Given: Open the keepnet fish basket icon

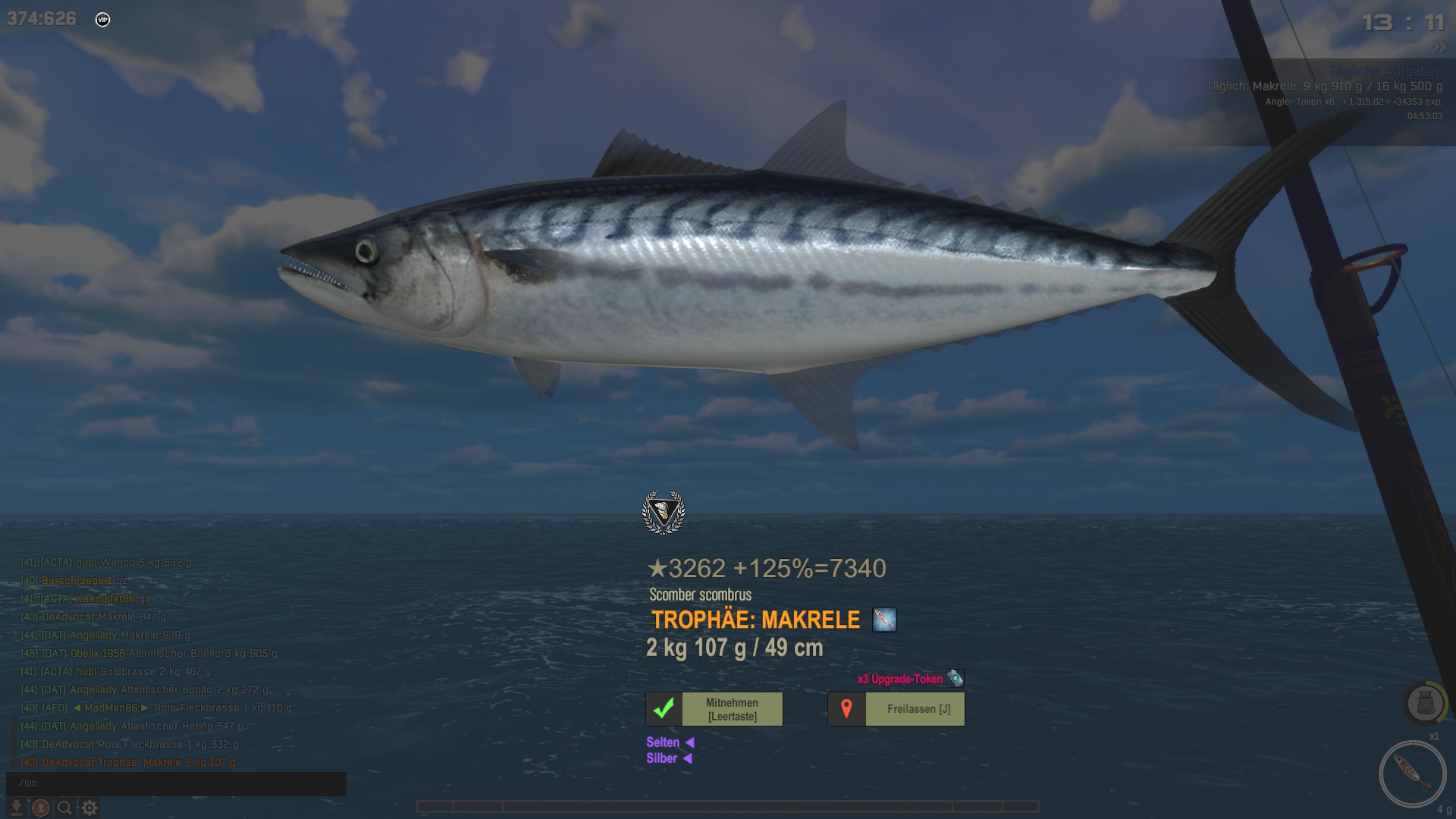Looking at the screenshot, I should pyautogui.click(x=1425, y=703).
